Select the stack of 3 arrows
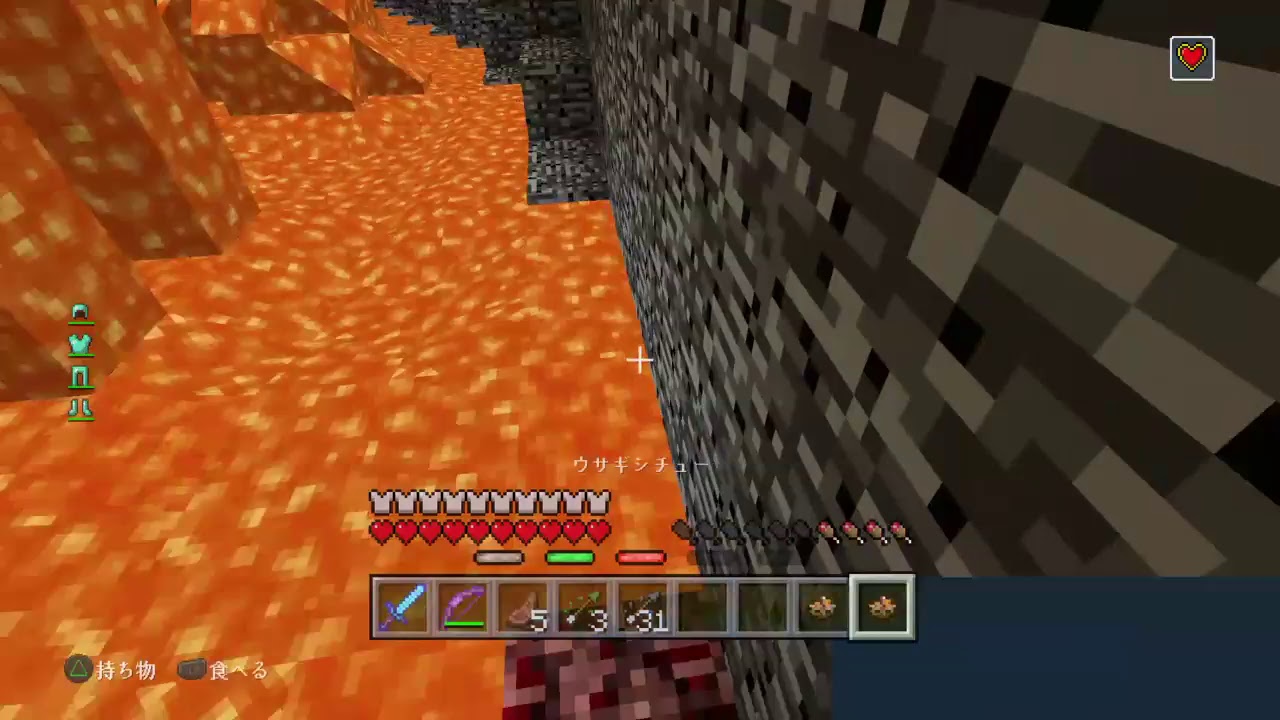This screenshot has width=1280, height=720. tap(583, 605)
